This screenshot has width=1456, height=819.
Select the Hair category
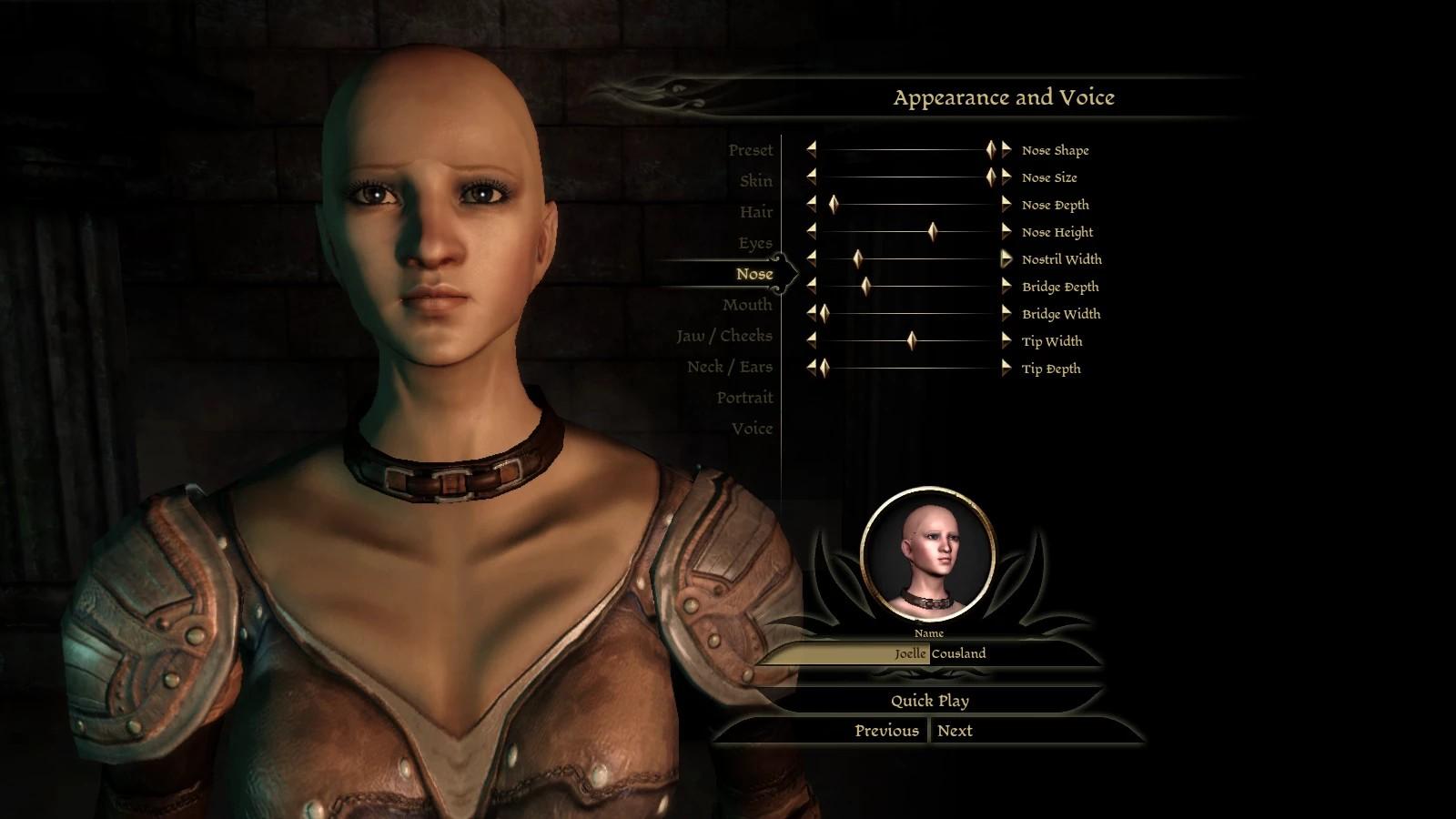[x=755, y=212]
